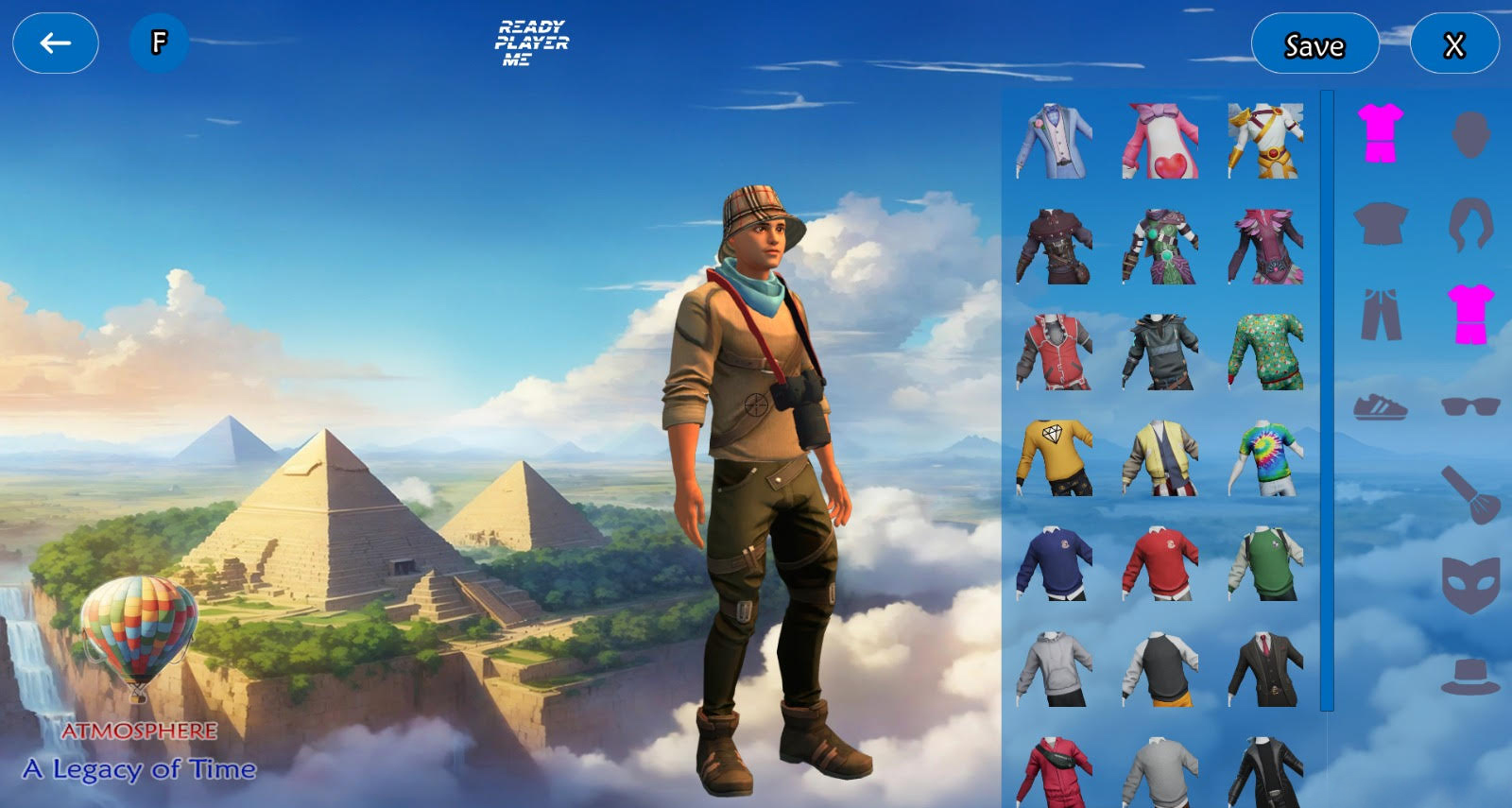Select the green Christmas sweater
The height and width of the screenshot is (808, 1512).
[1266, 352]
